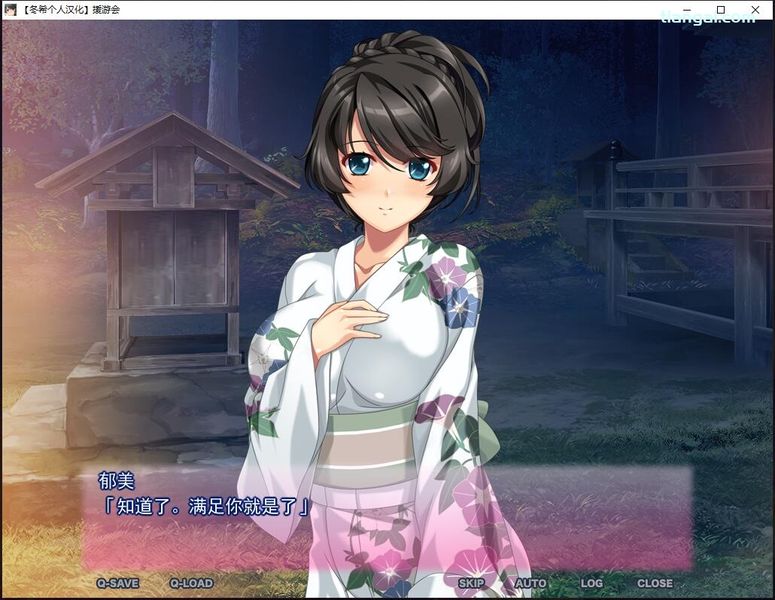This screenshot has height=600, width=775.
Task: Hide the text box with CLOSE
Action: (x=655, y=583)
